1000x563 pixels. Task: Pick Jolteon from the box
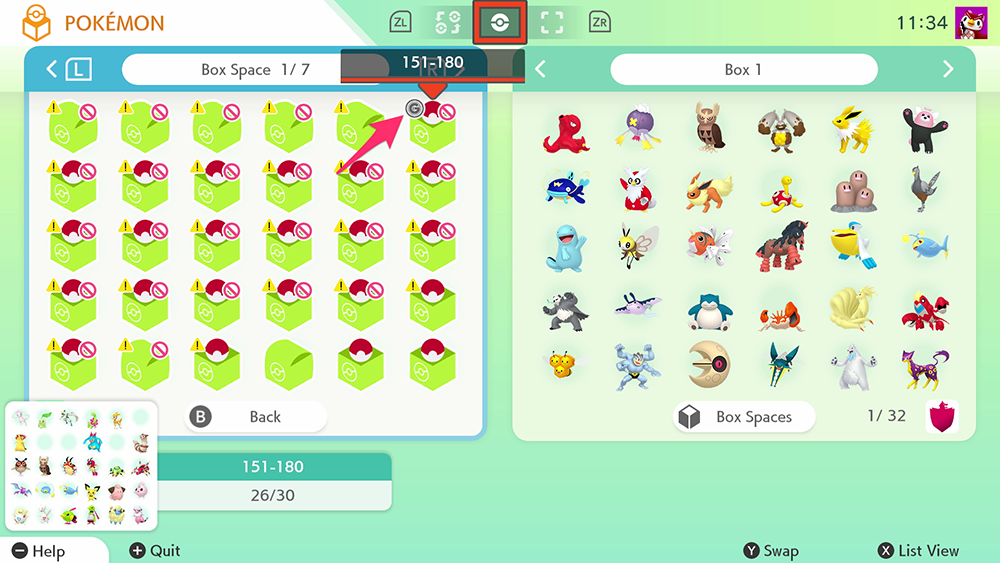tap(851, 129)
